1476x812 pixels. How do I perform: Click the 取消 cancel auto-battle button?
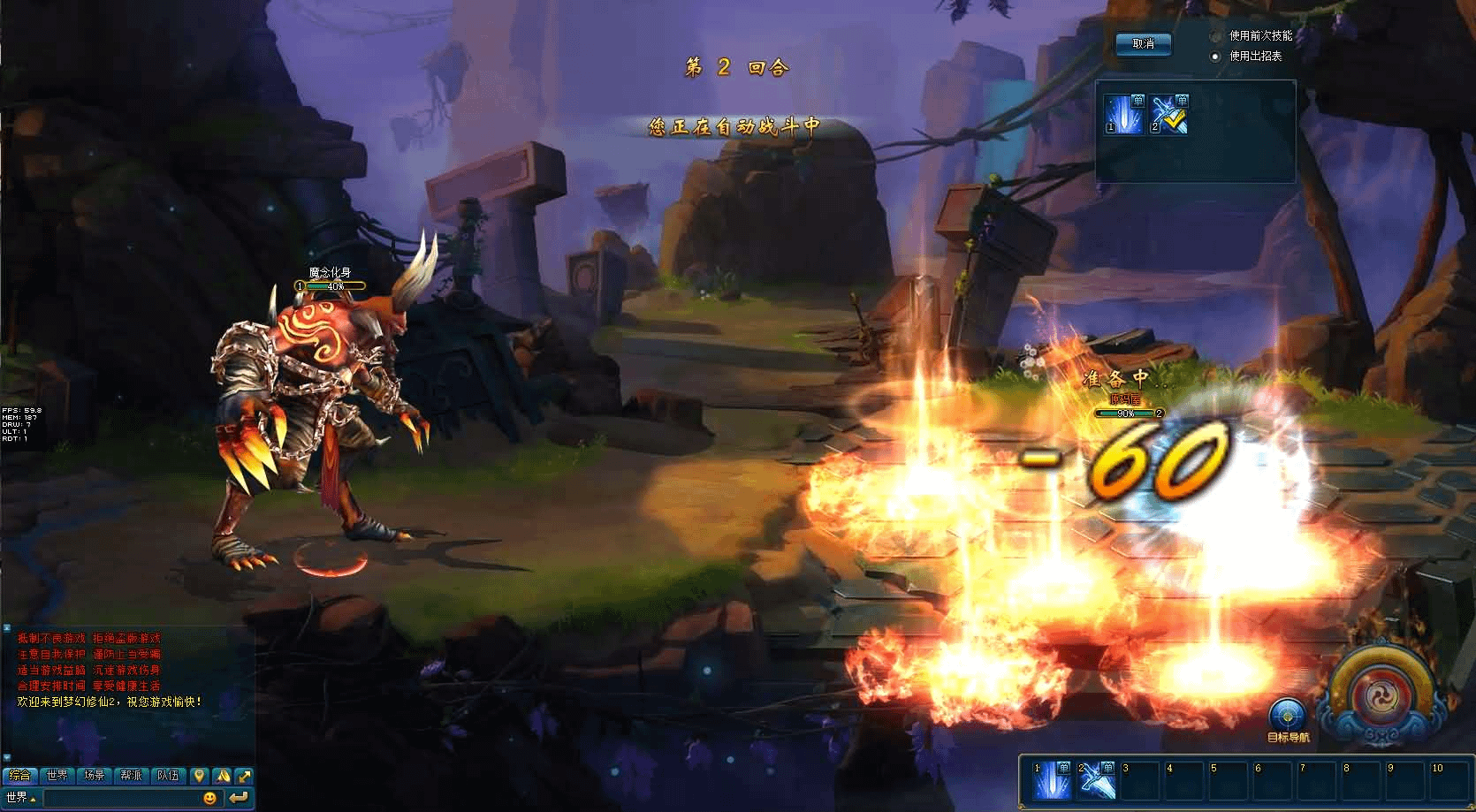pyautogui.click(x=1143, y=44)
